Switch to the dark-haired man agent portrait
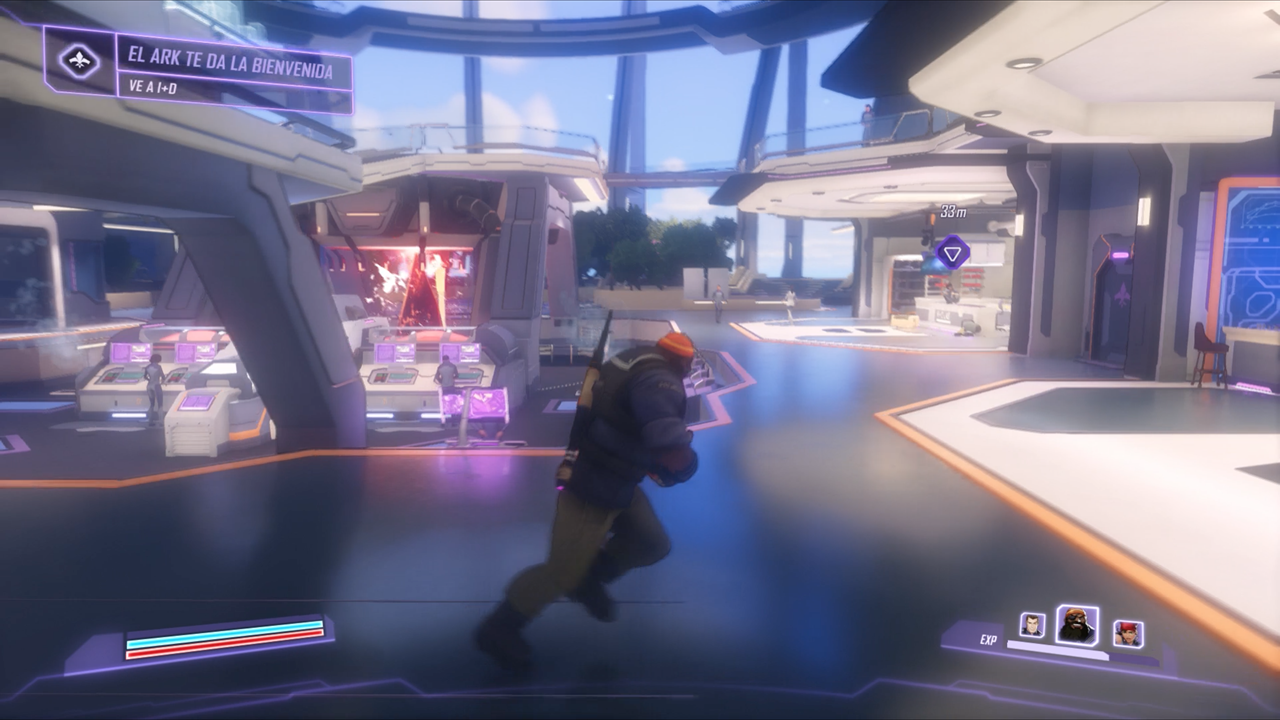Screen dimensions: 1280x720 1032,625
